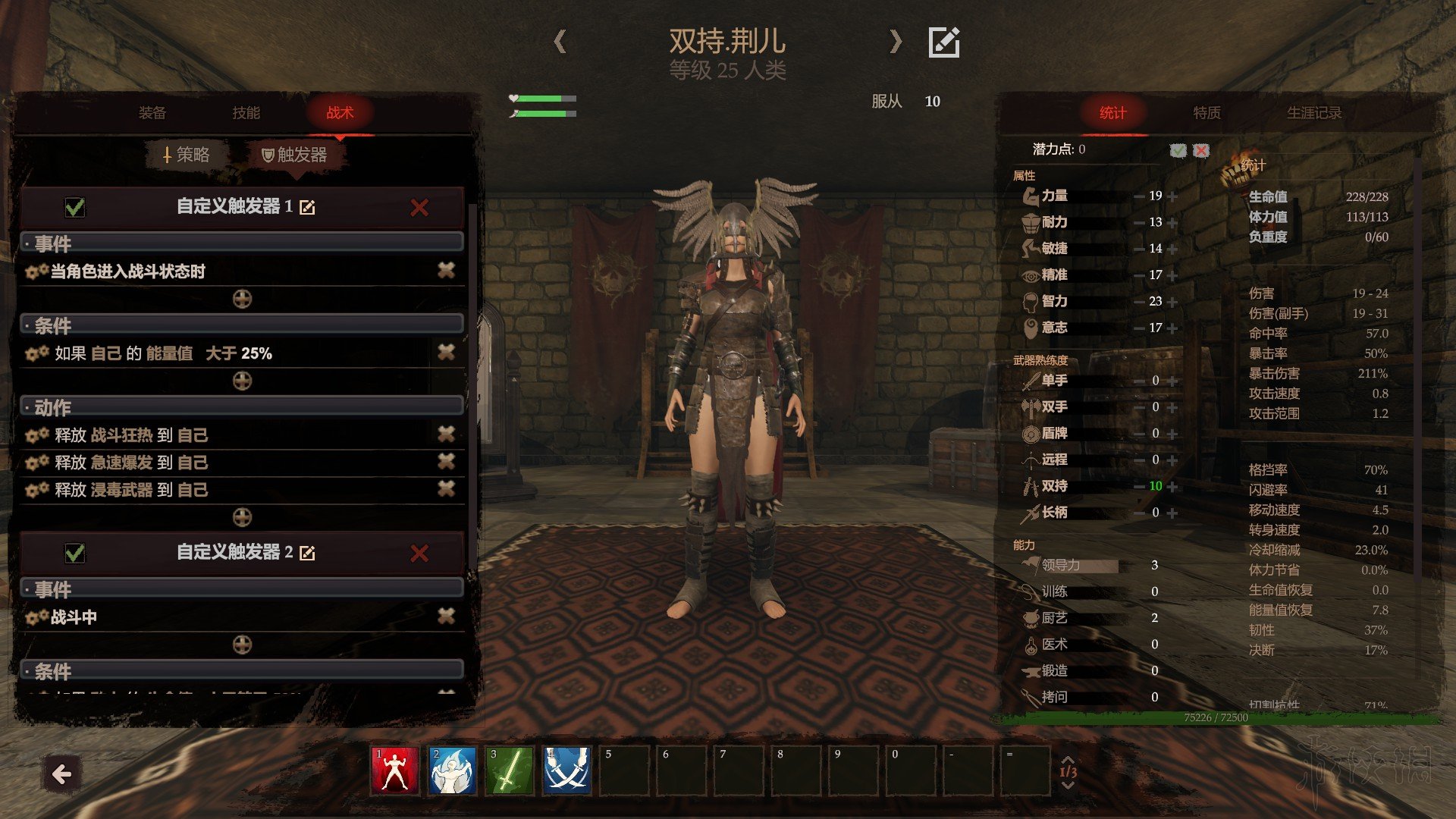Decrease the 智力 intelligence attribute

(x=1139, y=302)
